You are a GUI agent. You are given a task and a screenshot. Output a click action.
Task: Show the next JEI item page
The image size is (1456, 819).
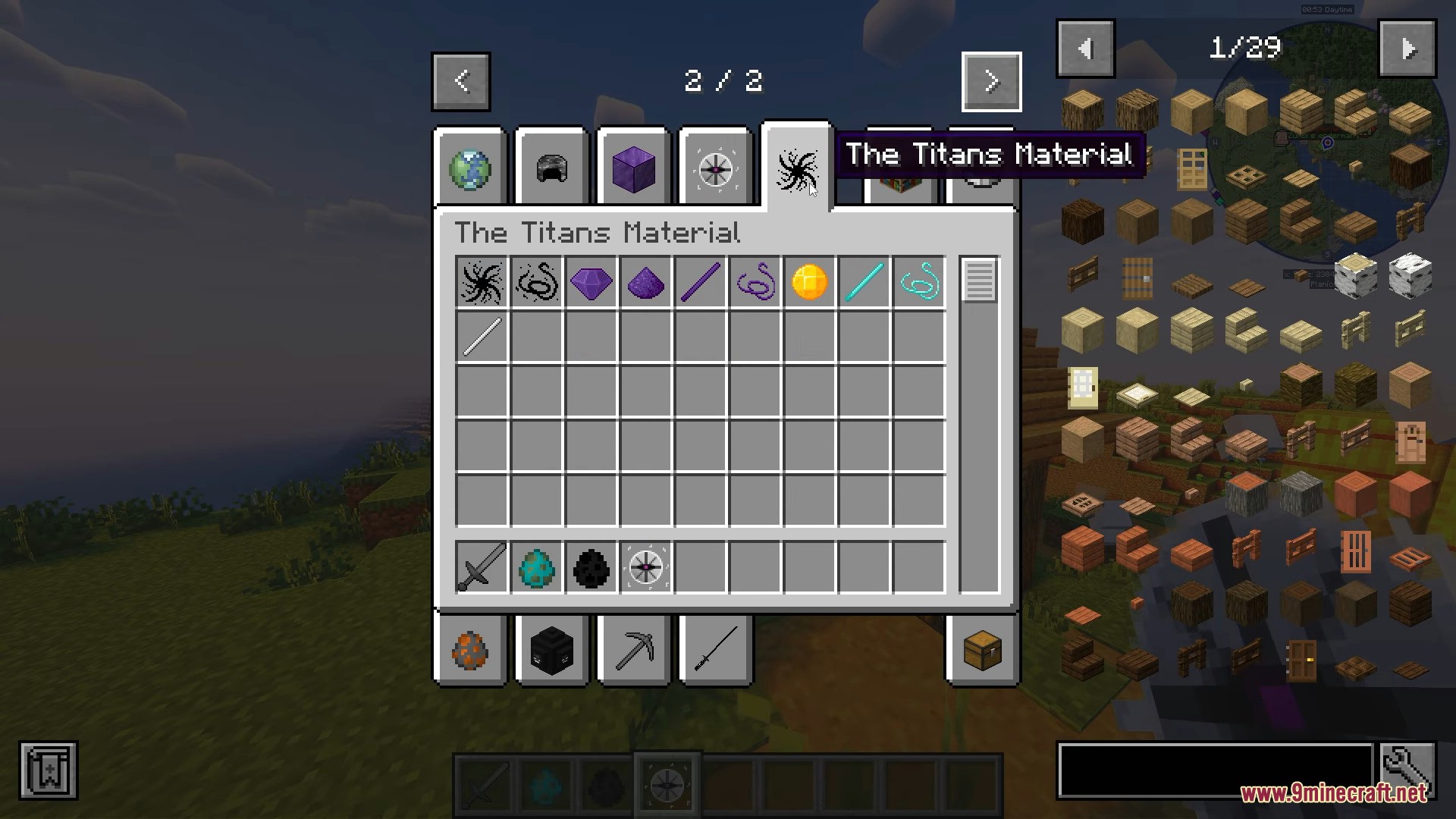pos(1407,49)
